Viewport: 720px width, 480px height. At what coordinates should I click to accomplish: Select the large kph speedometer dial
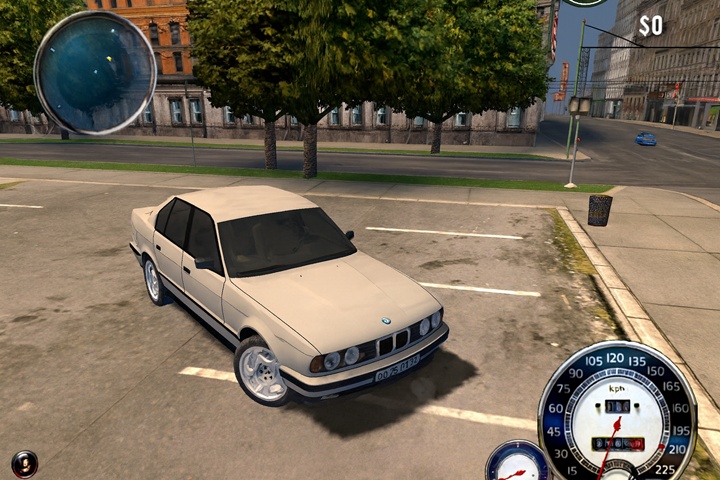(x=616, y=412)
